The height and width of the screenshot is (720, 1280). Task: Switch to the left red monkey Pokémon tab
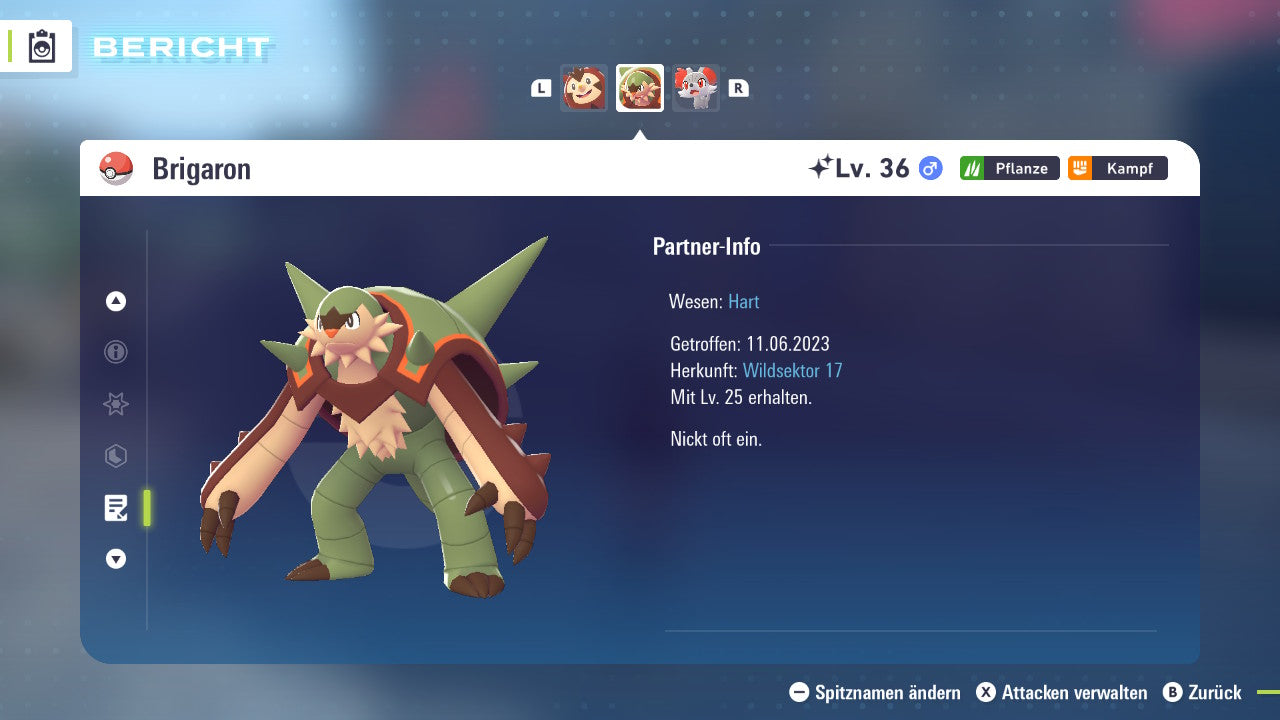pyautogui.click(x=585, y=88)
